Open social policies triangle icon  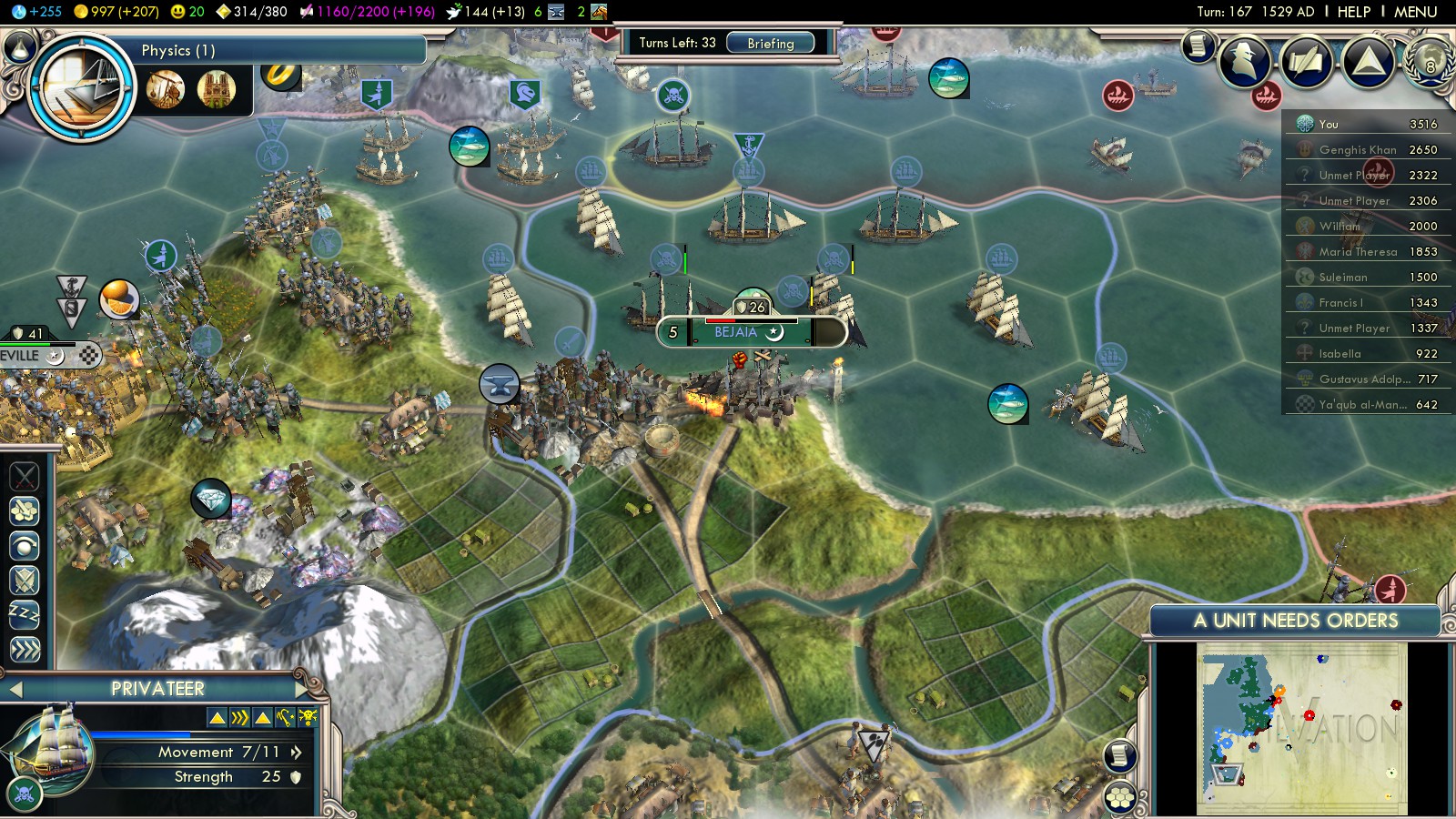point(1368,62)
